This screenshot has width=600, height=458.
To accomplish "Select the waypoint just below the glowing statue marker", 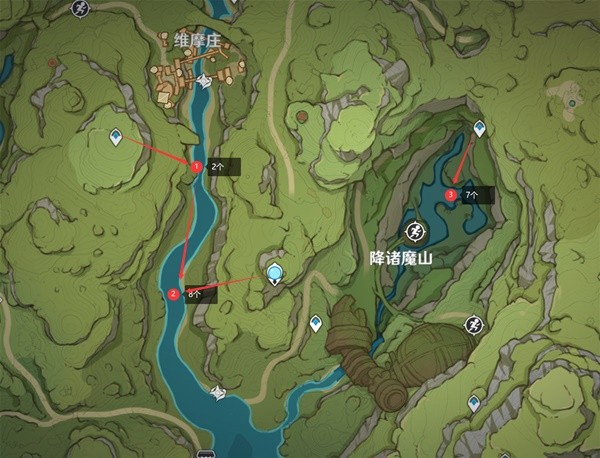I will 315,322.
